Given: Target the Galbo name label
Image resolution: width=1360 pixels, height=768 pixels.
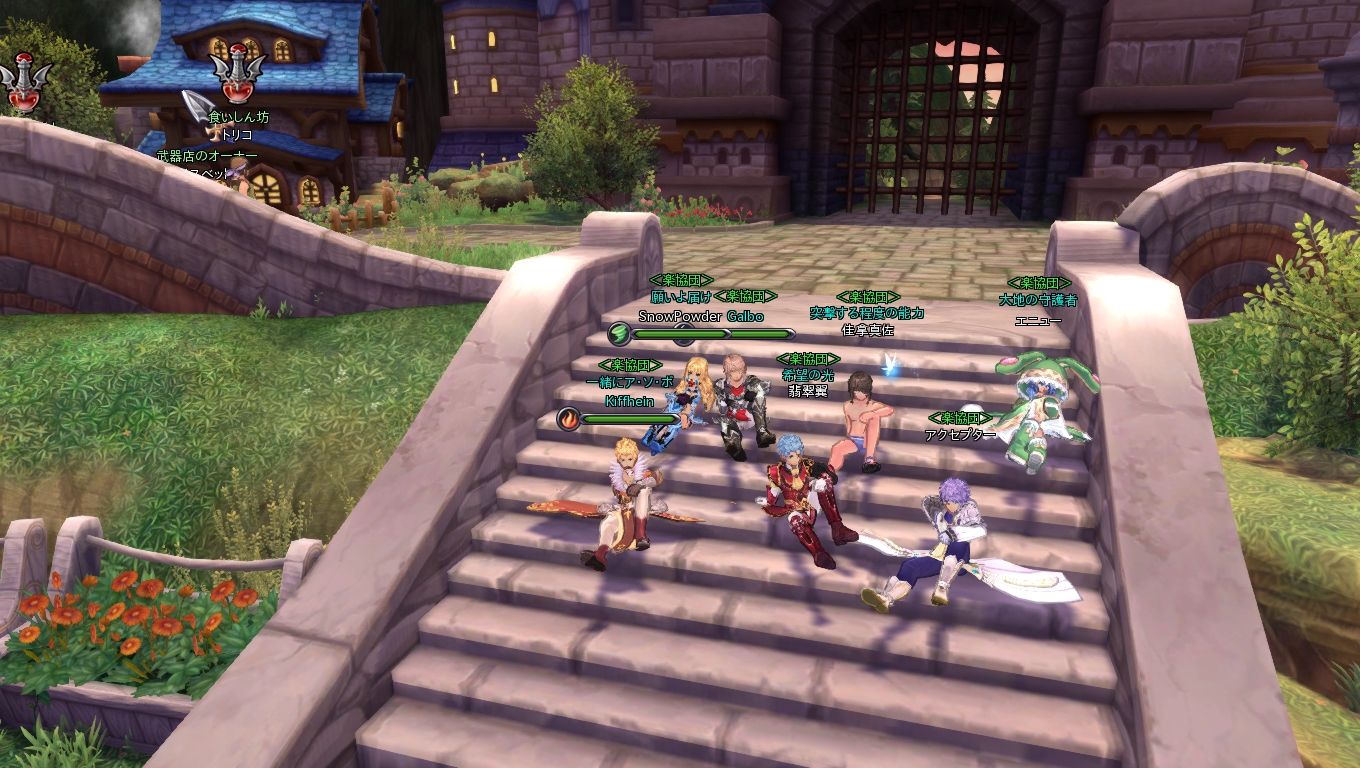Looking at the screenshot, I should [x=745, y=316].
